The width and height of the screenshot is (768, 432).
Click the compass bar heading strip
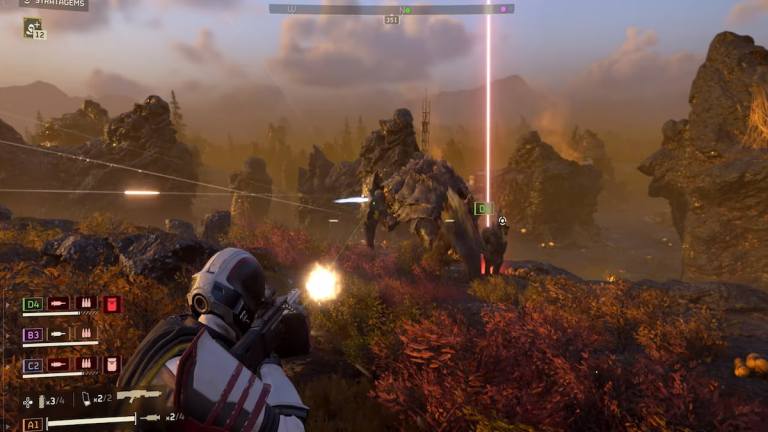coord(391,9)
